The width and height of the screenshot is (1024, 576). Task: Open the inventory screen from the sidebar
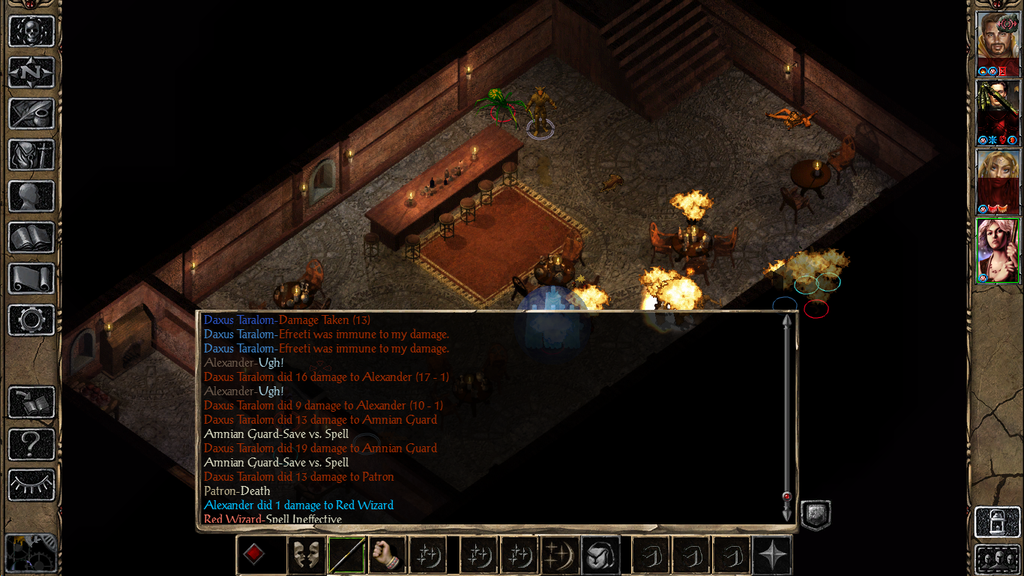(x=31, y=155)
